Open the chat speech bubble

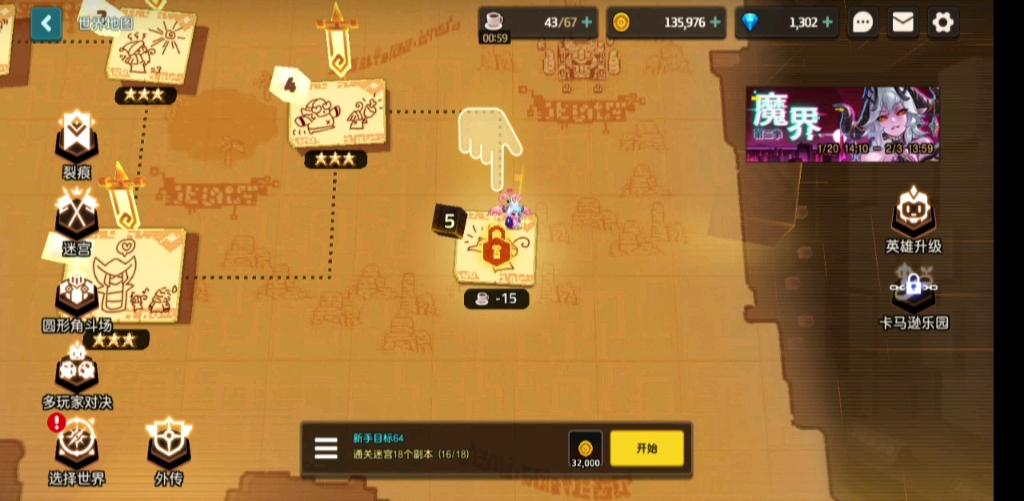click(863, 22)
